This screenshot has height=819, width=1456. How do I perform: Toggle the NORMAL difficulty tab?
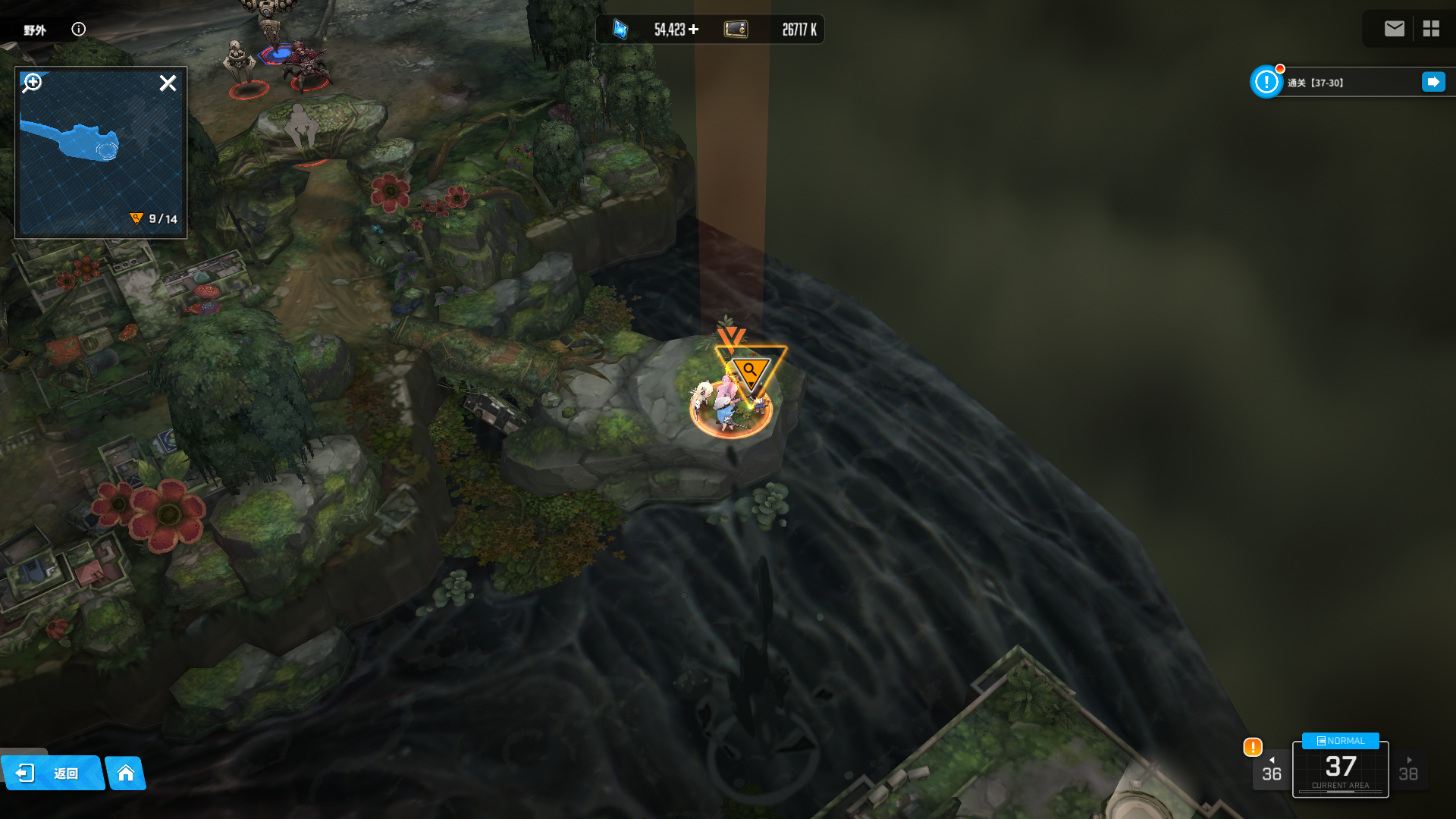point(1340,741)
